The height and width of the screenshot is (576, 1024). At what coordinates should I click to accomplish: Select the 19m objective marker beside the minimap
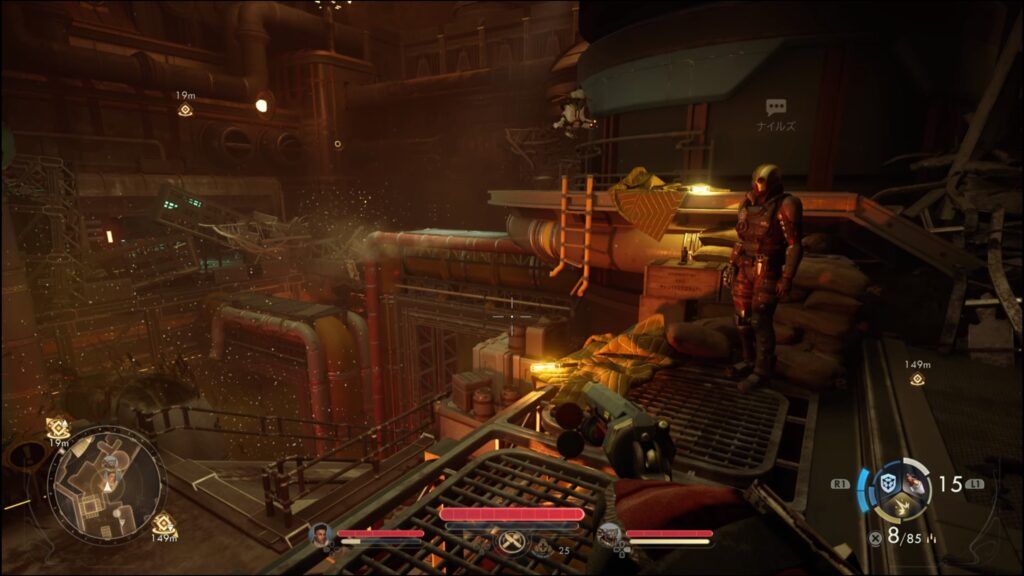[58, 427]
